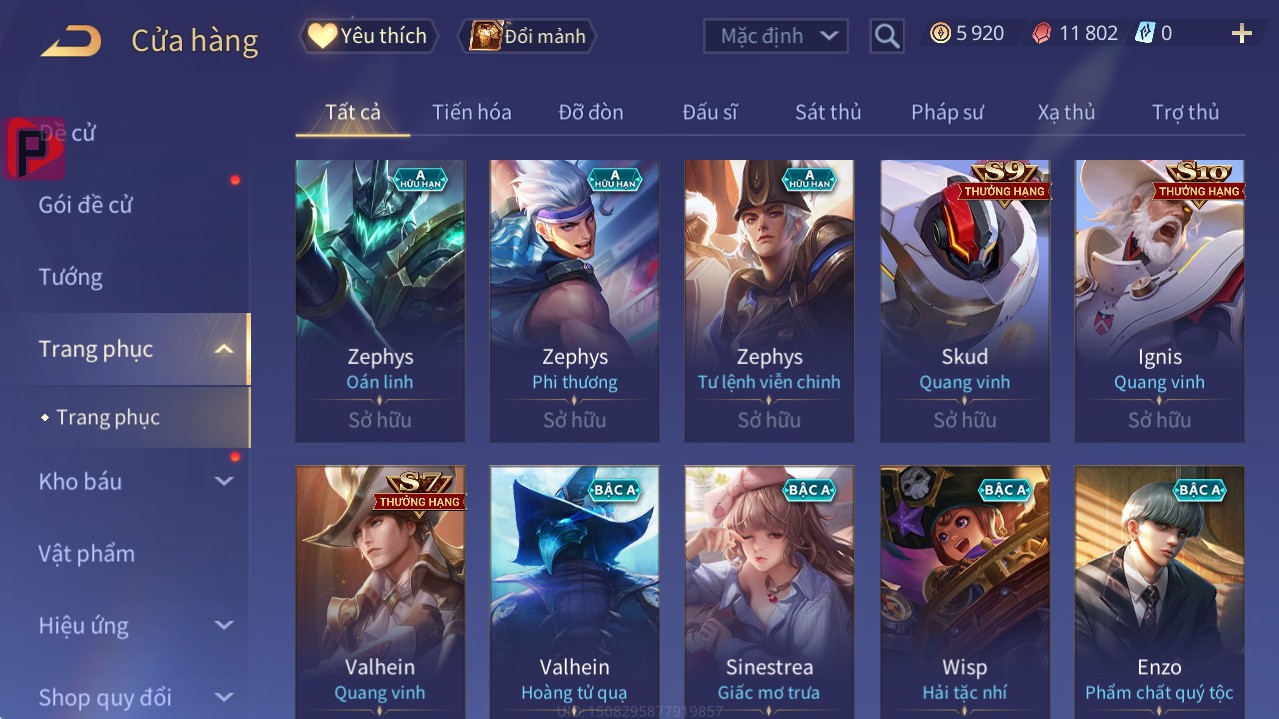The height and width of the screenshot is (719, 1279).
Task: Pick the Sinestrea Giấc mơ trưa skin
Action: (x=769, y=592)
